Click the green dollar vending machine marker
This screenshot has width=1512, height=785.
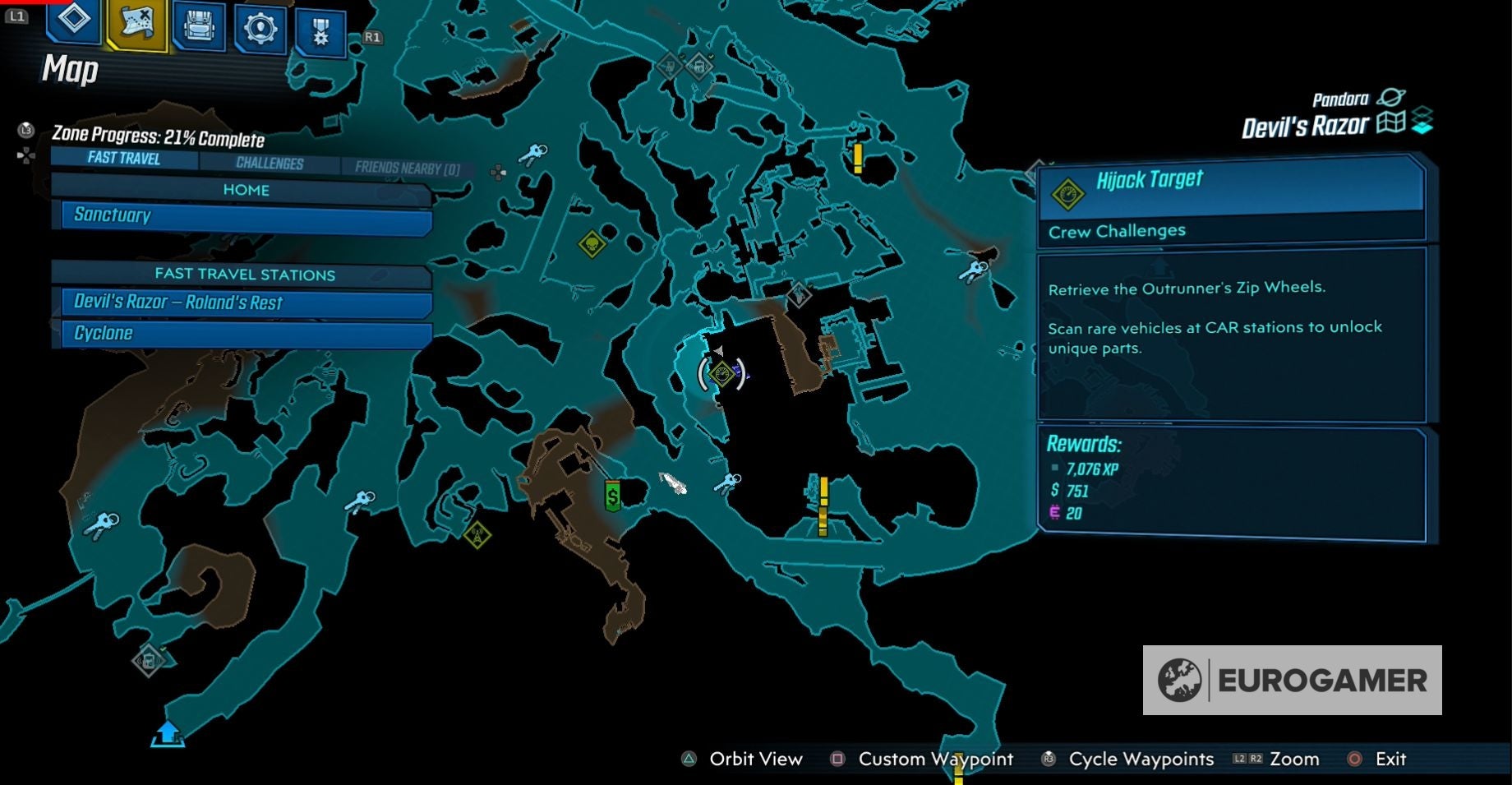(x=612, y=495)
